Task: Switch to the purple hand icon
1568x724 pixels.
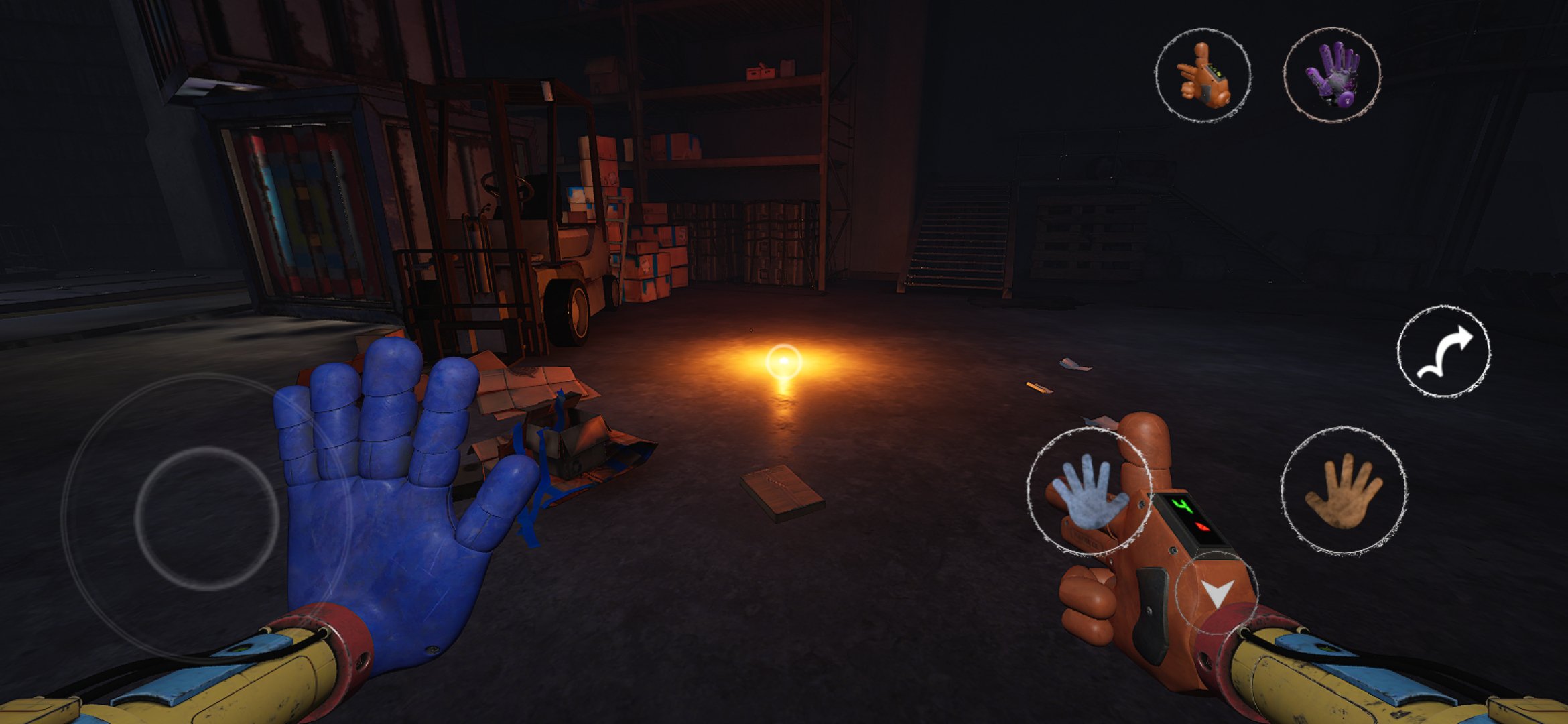Action: [x=1332, y=74]
